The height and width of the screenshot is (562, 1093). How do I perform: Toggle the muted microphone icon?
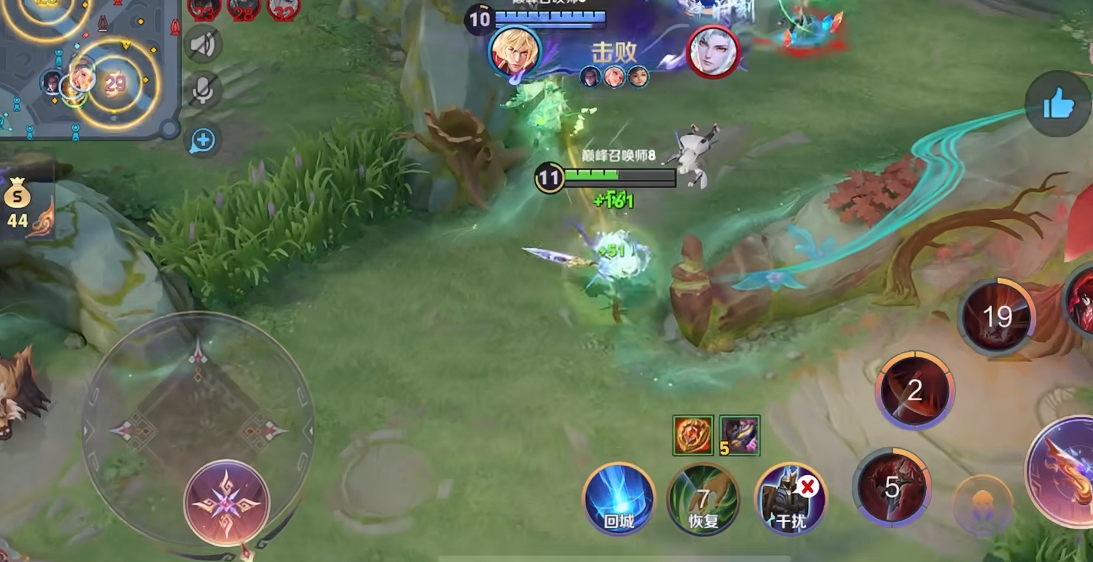[203, 91]
